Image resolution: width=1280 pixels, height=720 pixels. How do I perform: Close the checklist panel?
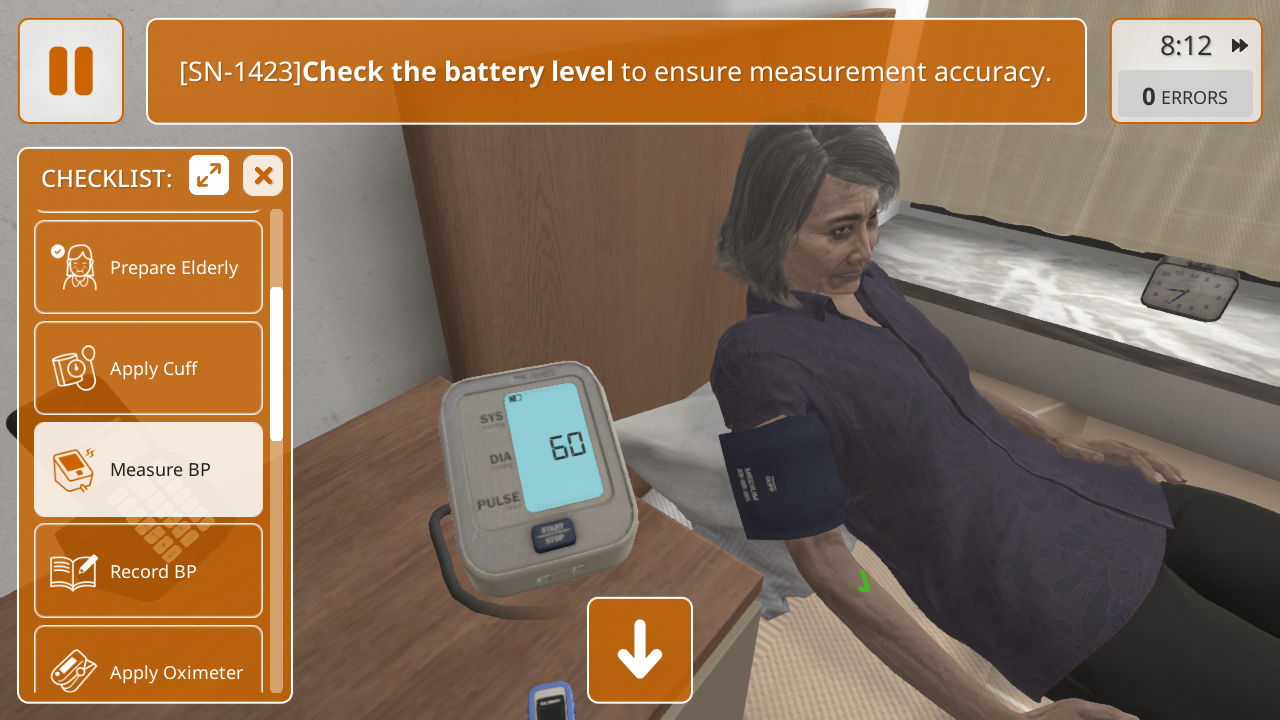263,176
